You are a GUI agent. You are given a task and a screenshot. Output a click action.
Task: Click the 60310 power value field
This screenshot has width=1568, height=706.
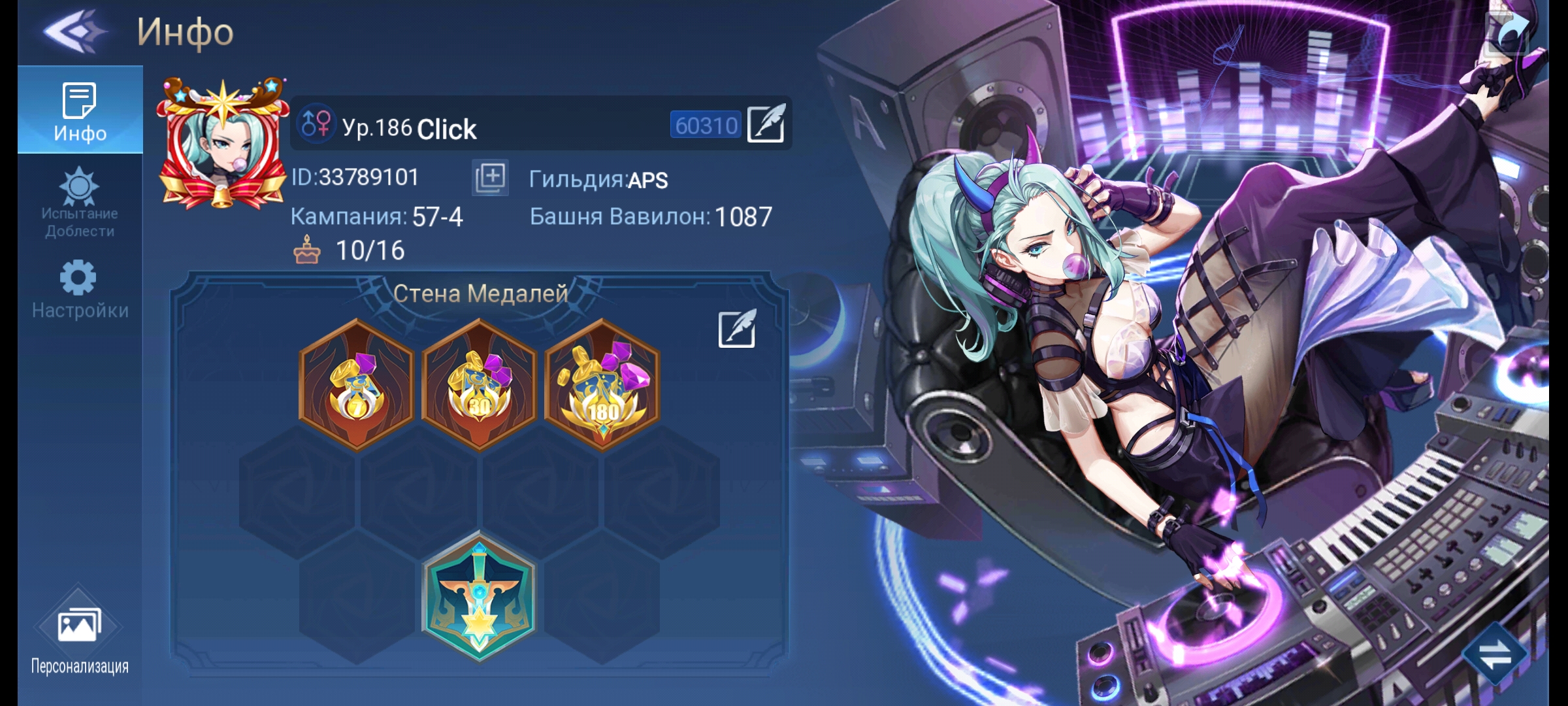tap(704, 124)
